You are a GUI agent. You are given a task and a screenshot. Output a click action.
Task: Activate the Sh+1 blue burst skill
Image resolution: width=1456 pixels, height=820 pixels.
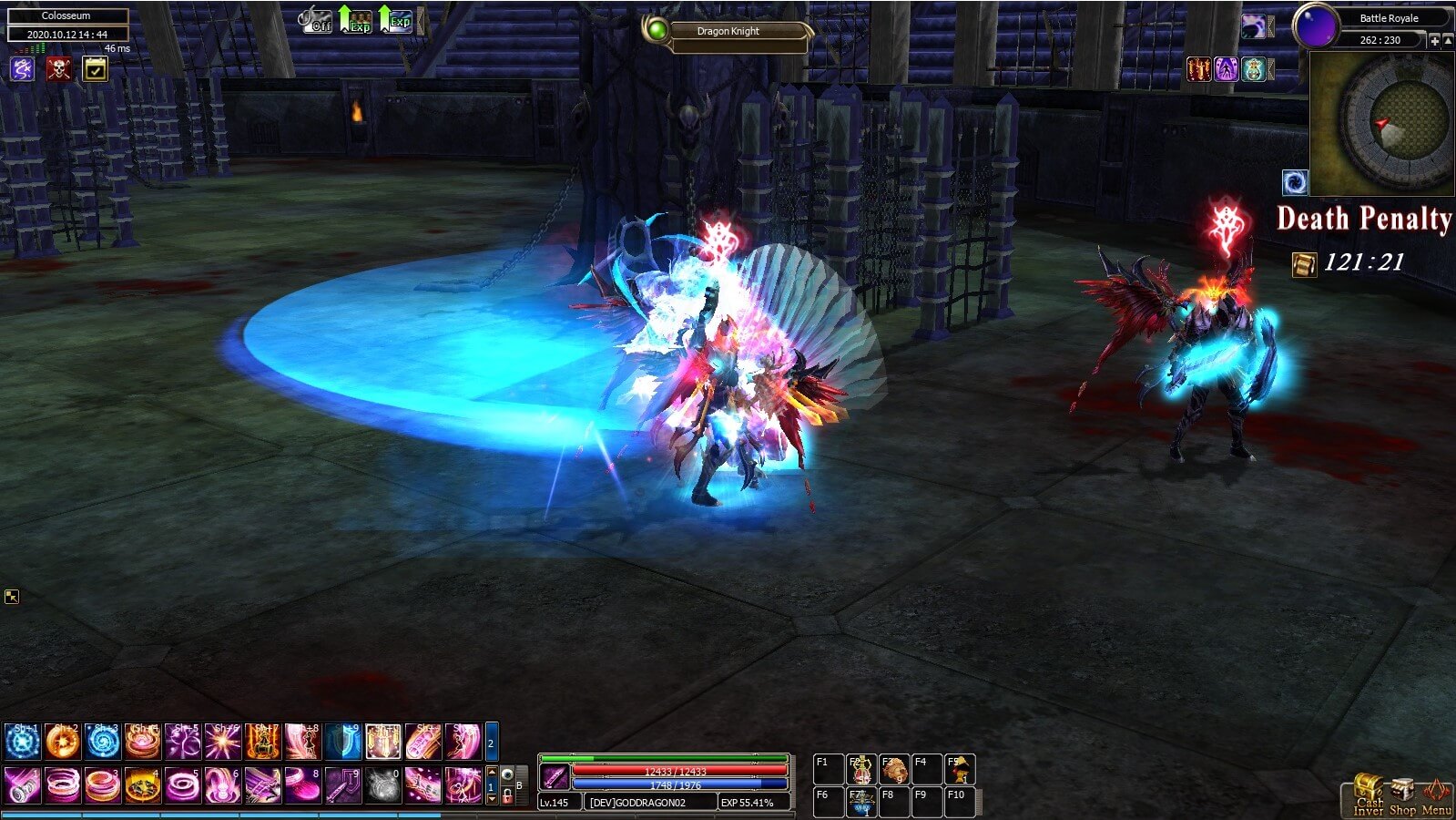pos(22,742)
